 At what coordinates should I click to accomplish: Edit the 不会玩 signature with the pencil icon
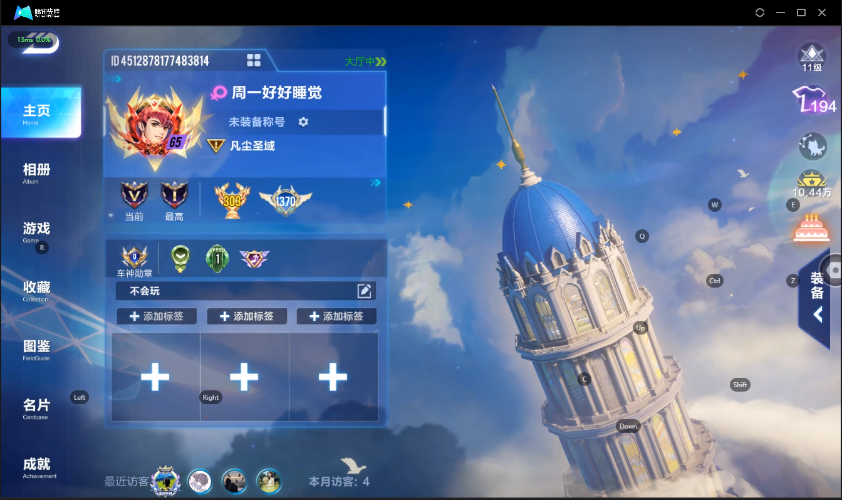pyautogui.click(x=365, y=291)
